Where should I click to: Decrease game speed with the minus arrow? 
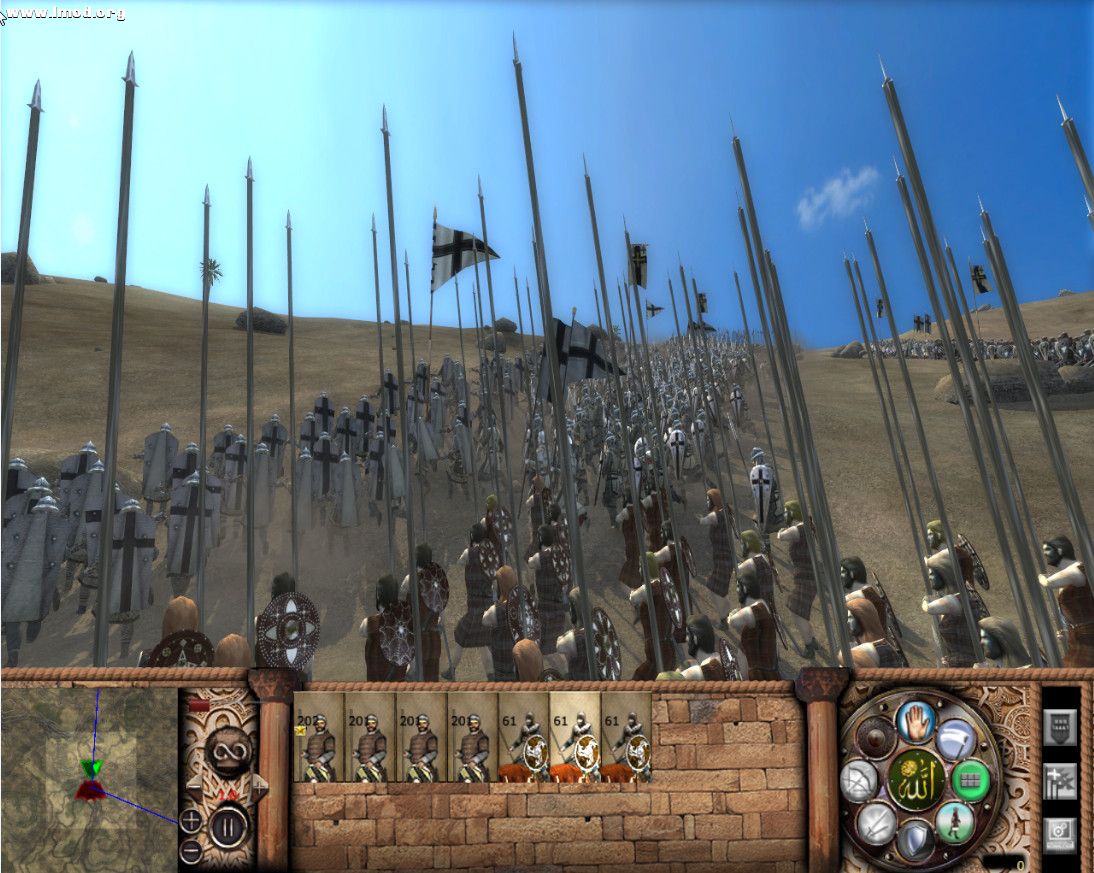pos(193,787)
